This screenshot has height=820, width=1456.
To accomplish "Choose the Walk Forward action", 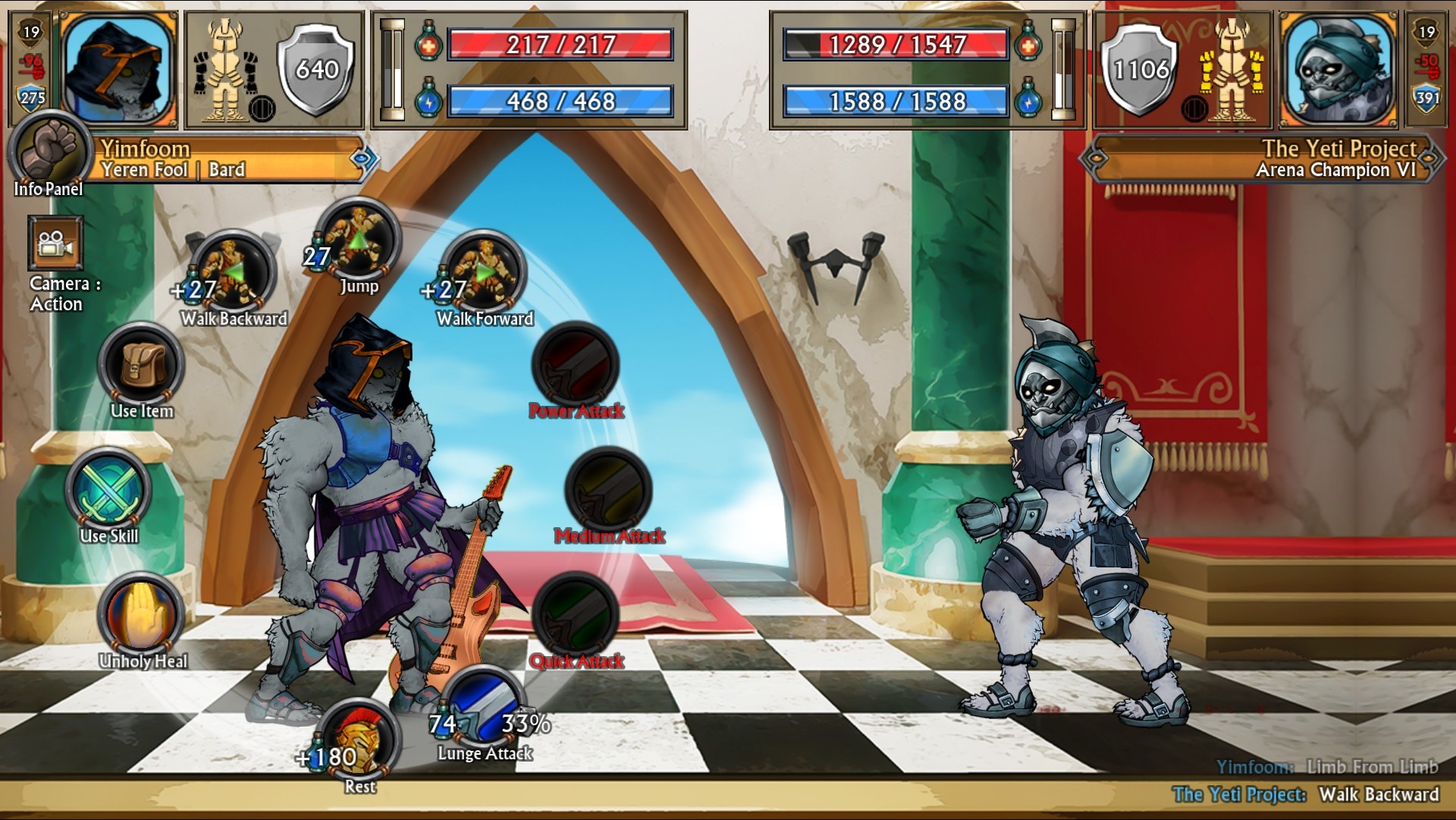I will click(x=485, y=273).
